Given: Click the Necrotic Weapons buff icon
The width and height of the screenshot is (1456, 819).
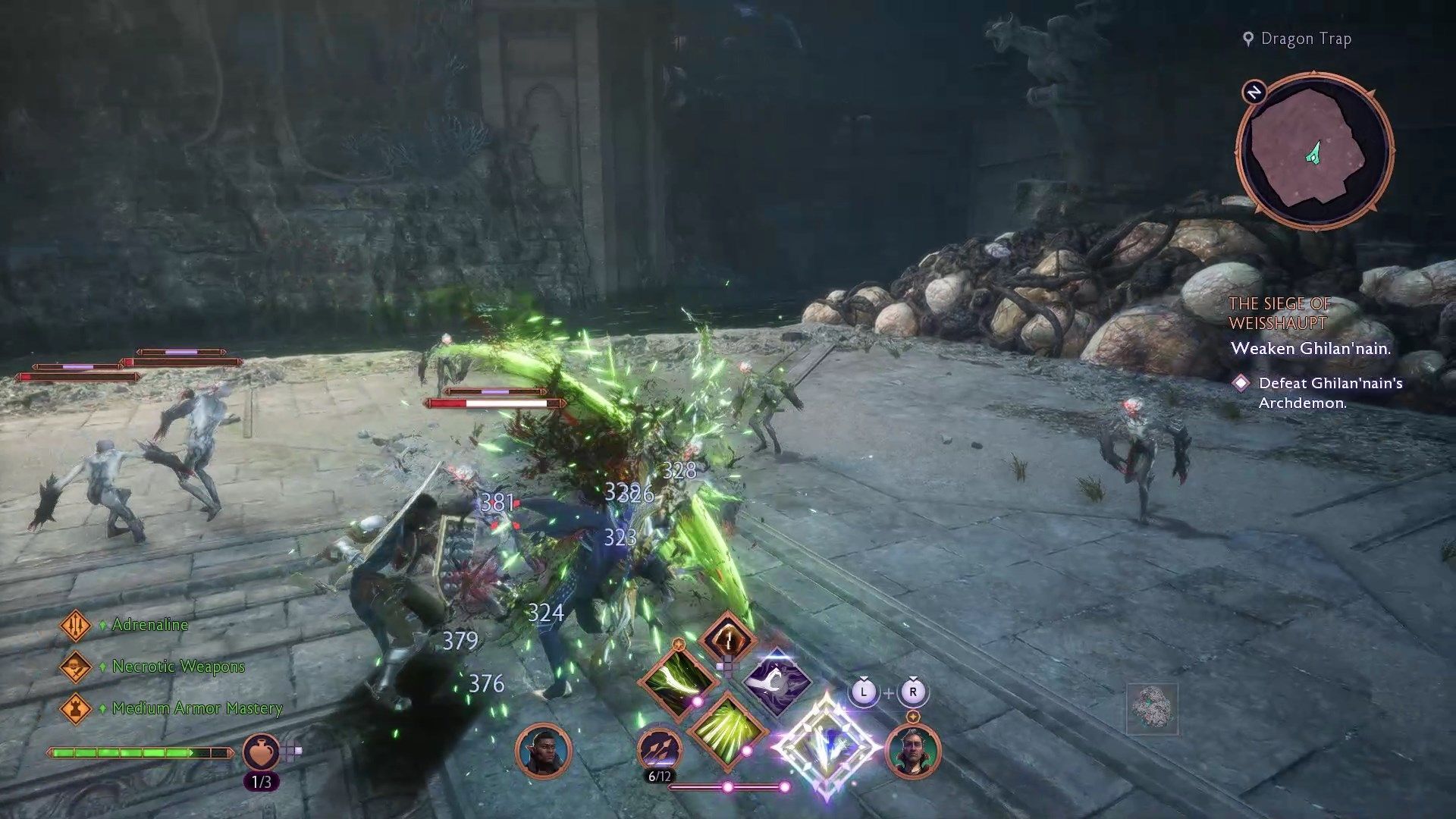Looking at the screenshot, I should (75, 667).
